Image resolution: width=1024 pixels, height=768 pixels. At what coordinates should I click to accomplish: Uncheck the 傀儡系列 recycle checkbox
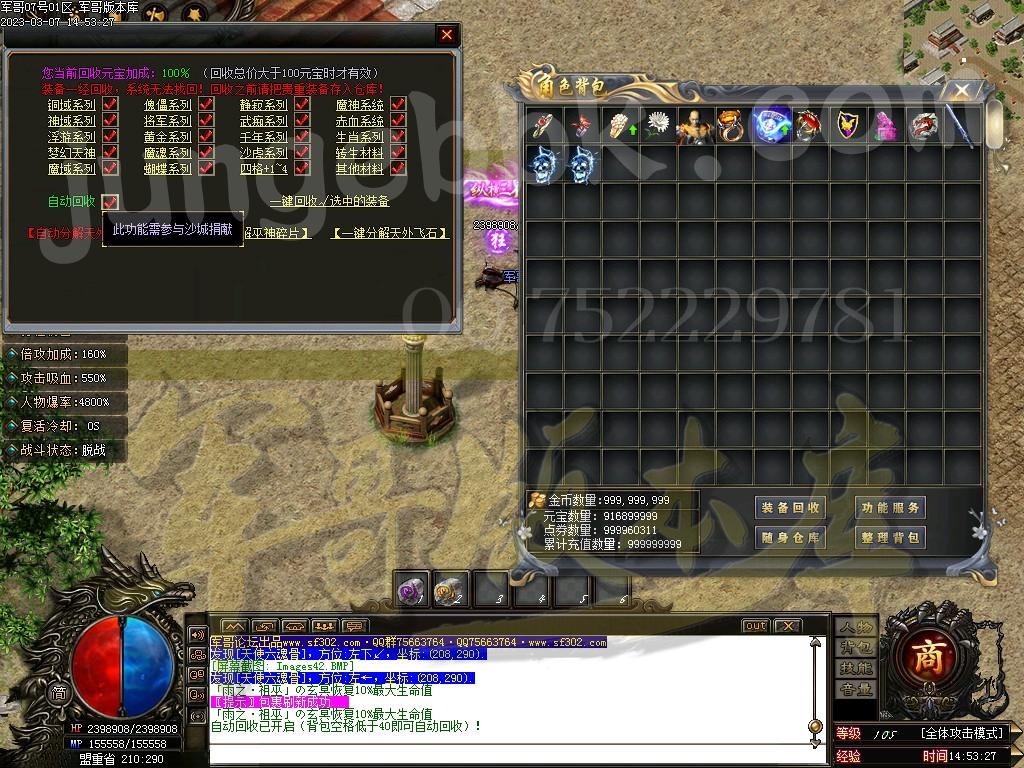[207, 104]
